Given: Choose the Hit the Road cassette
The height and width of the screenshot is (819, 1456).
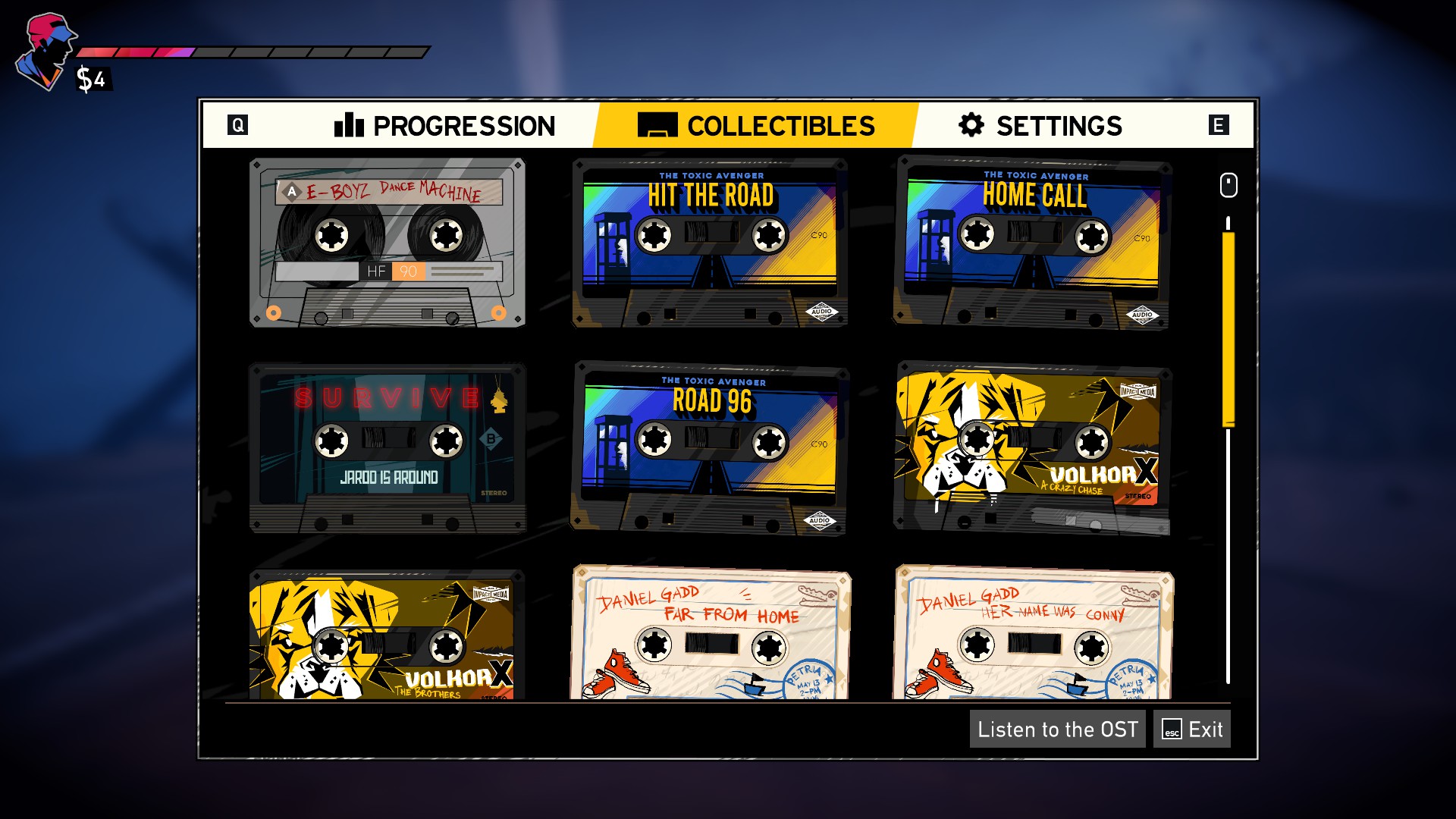Looking at the screenshot, I should [x=710, y=243].
